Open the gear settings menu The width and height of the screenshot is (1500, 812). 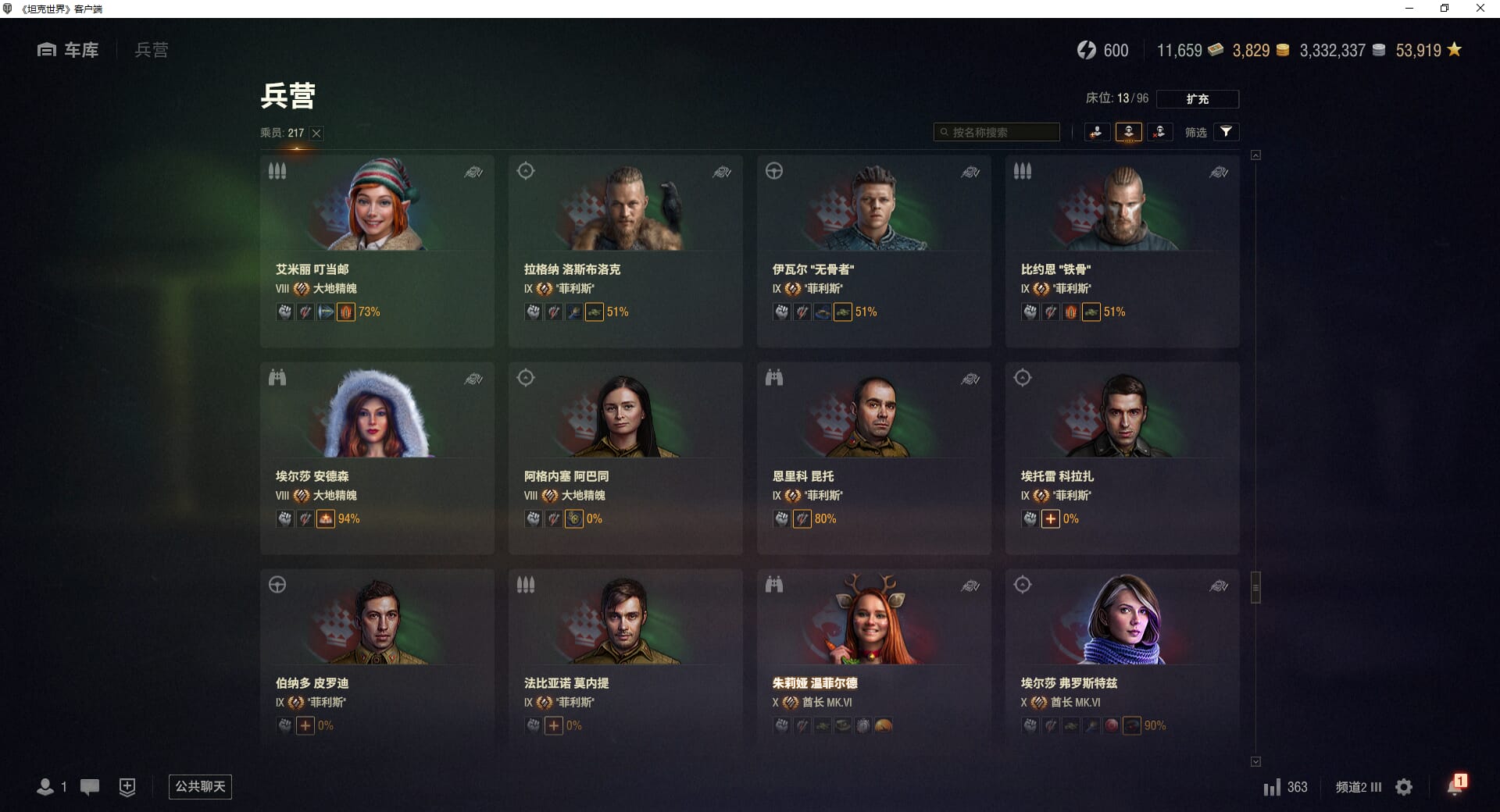(1404, 787)
